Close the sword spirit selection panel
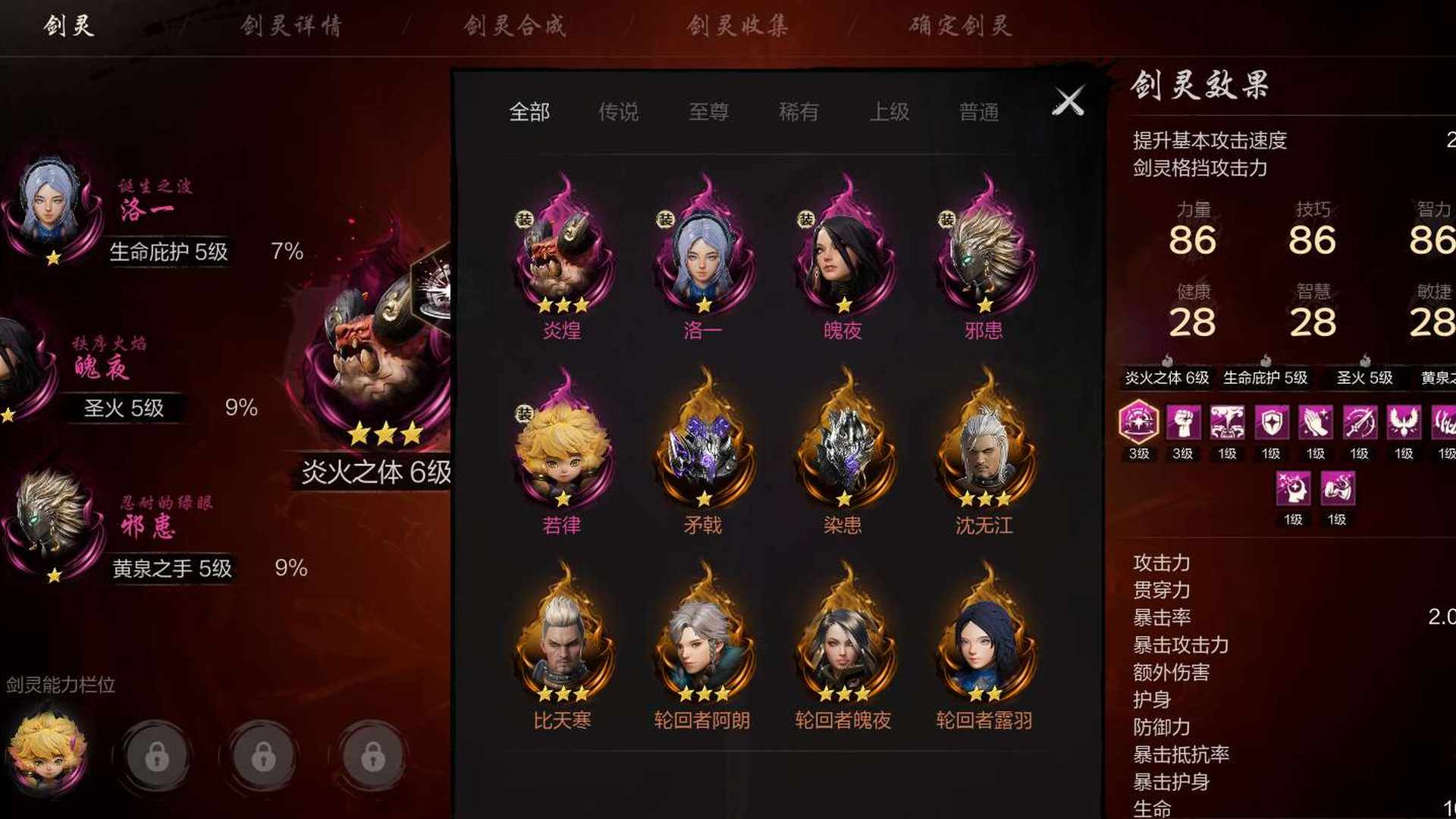The height and width of the screenshot is (819, 1456). click(1068, 101)
